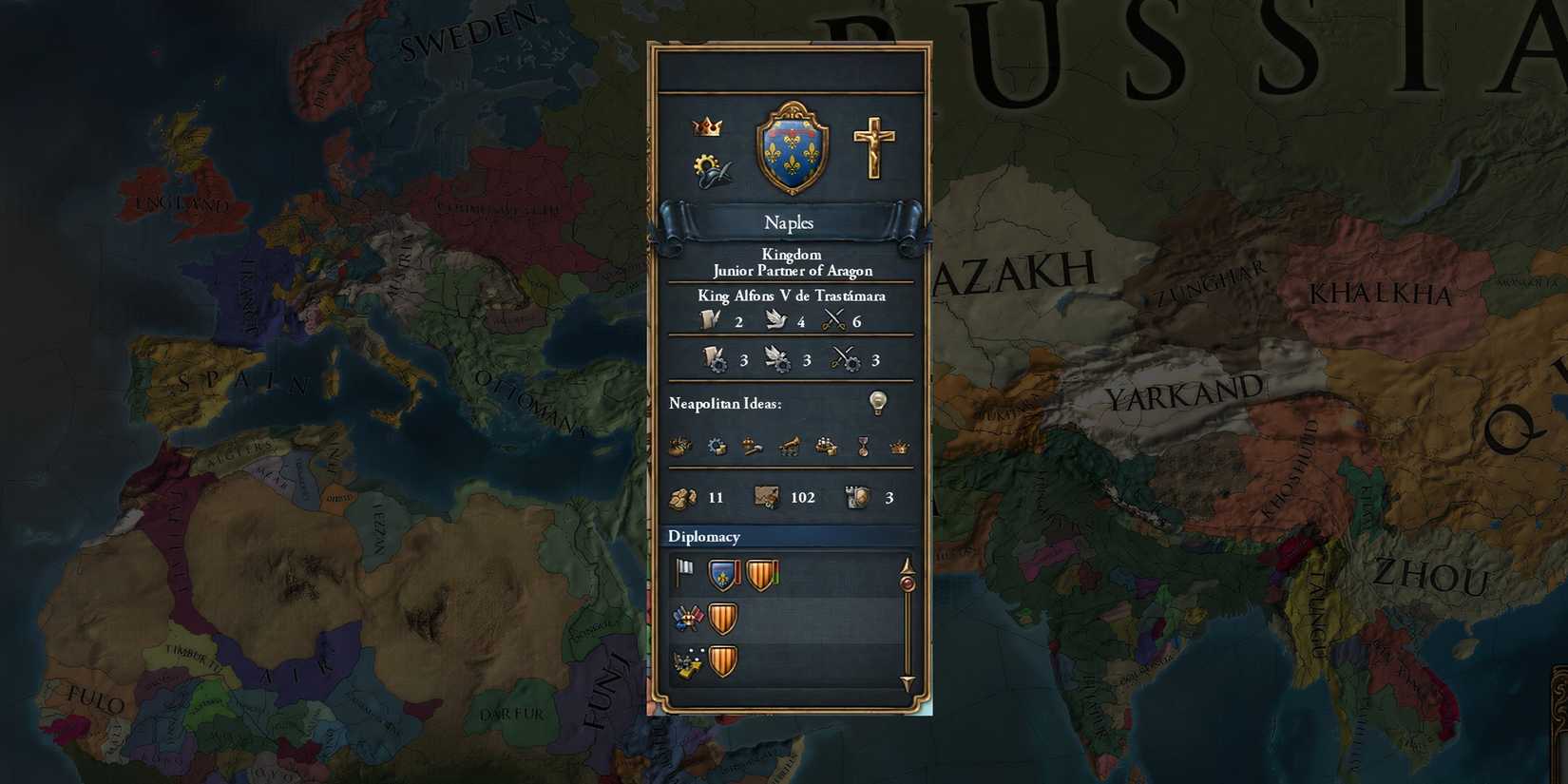View the ducats treasury icon showing 11
Viewport: 1568px width, 784px height.
[x=686, y=497]
